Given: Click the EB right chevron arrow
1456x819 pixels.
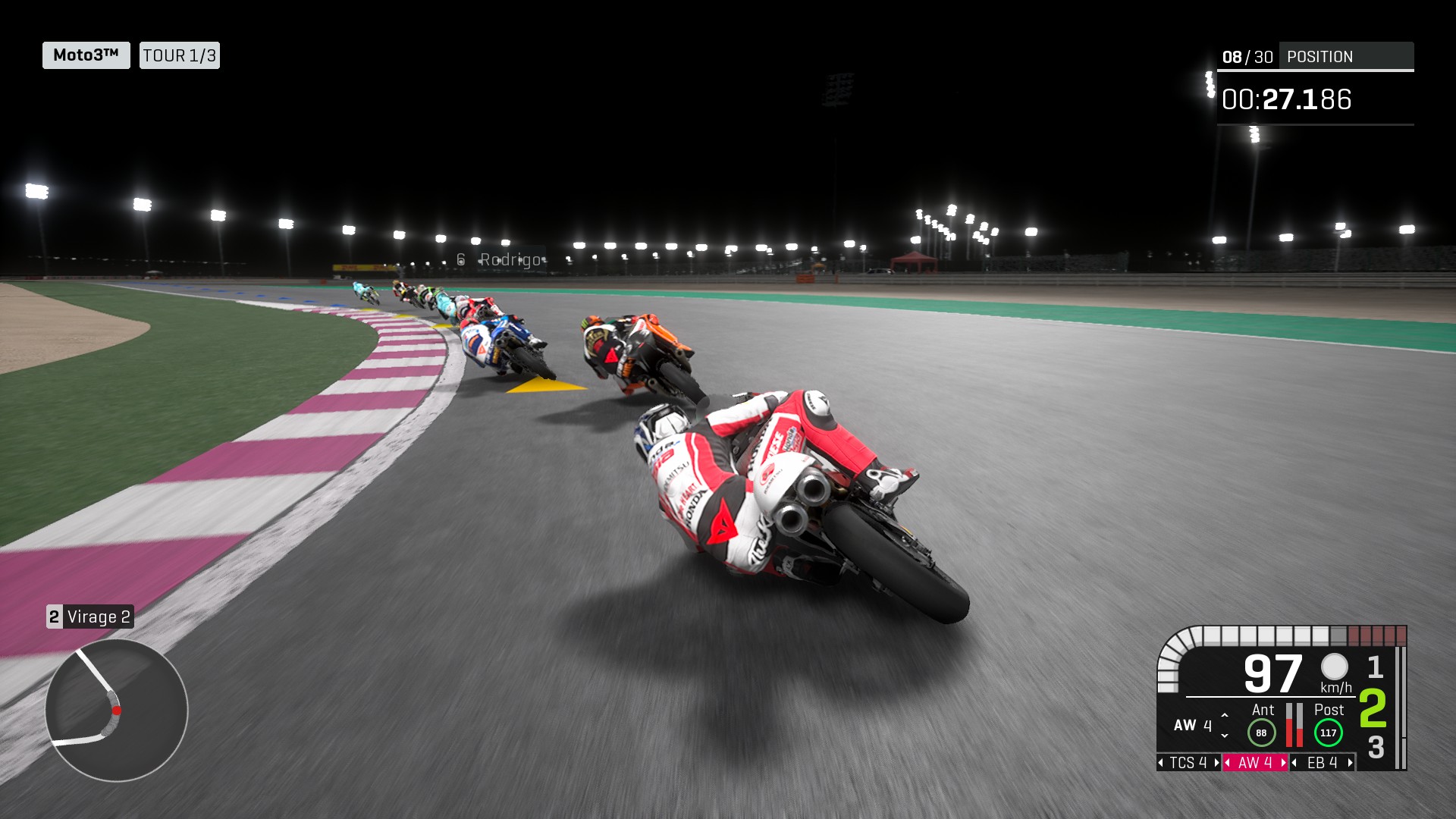Looking at the screenshot, I should coord(1350,763).
